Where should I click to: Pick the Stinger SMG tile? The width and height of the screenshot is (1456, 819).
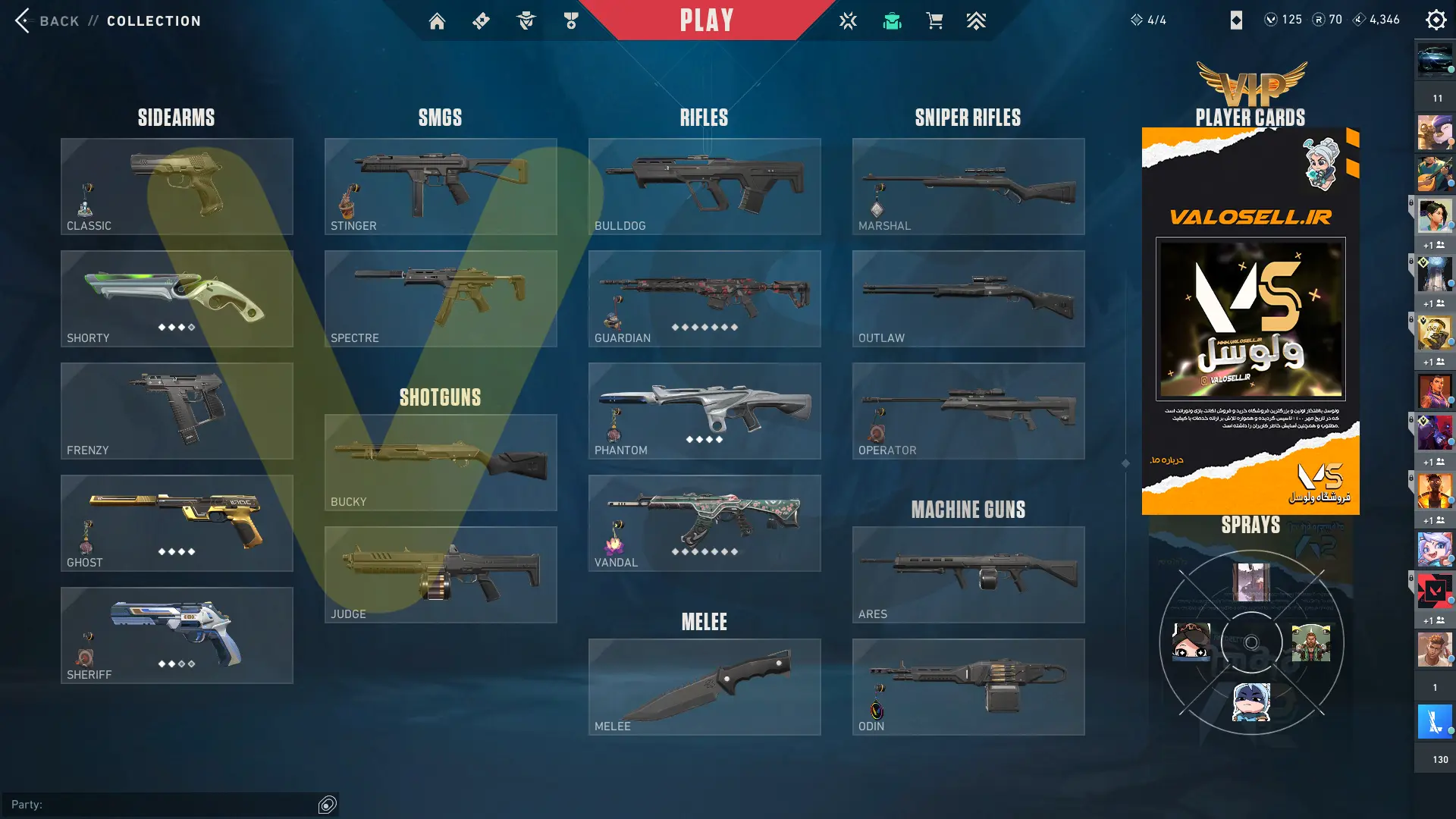(441, 187)
